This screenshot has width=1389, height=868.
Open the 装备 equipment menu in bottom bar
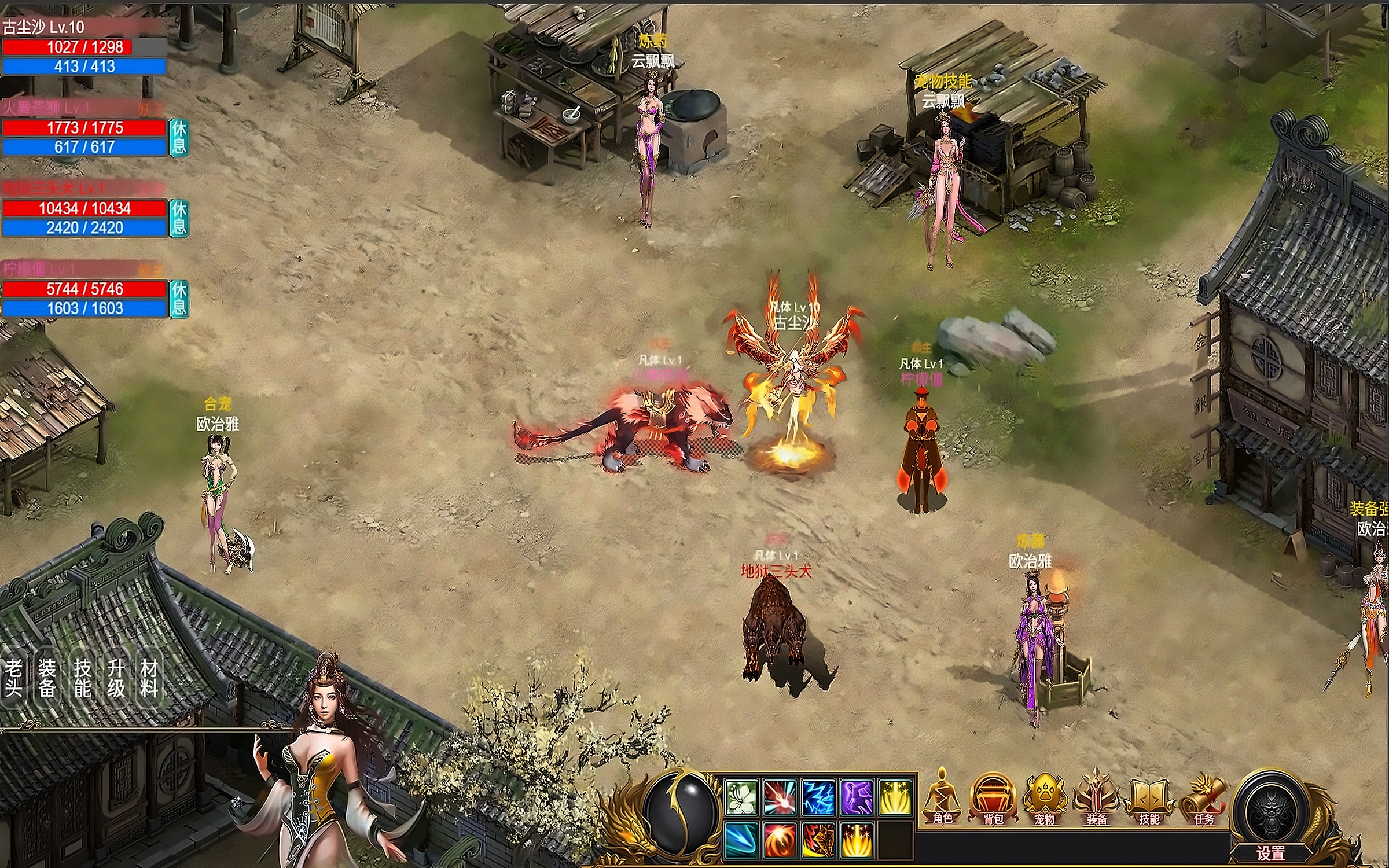[x=1096, y=799]
